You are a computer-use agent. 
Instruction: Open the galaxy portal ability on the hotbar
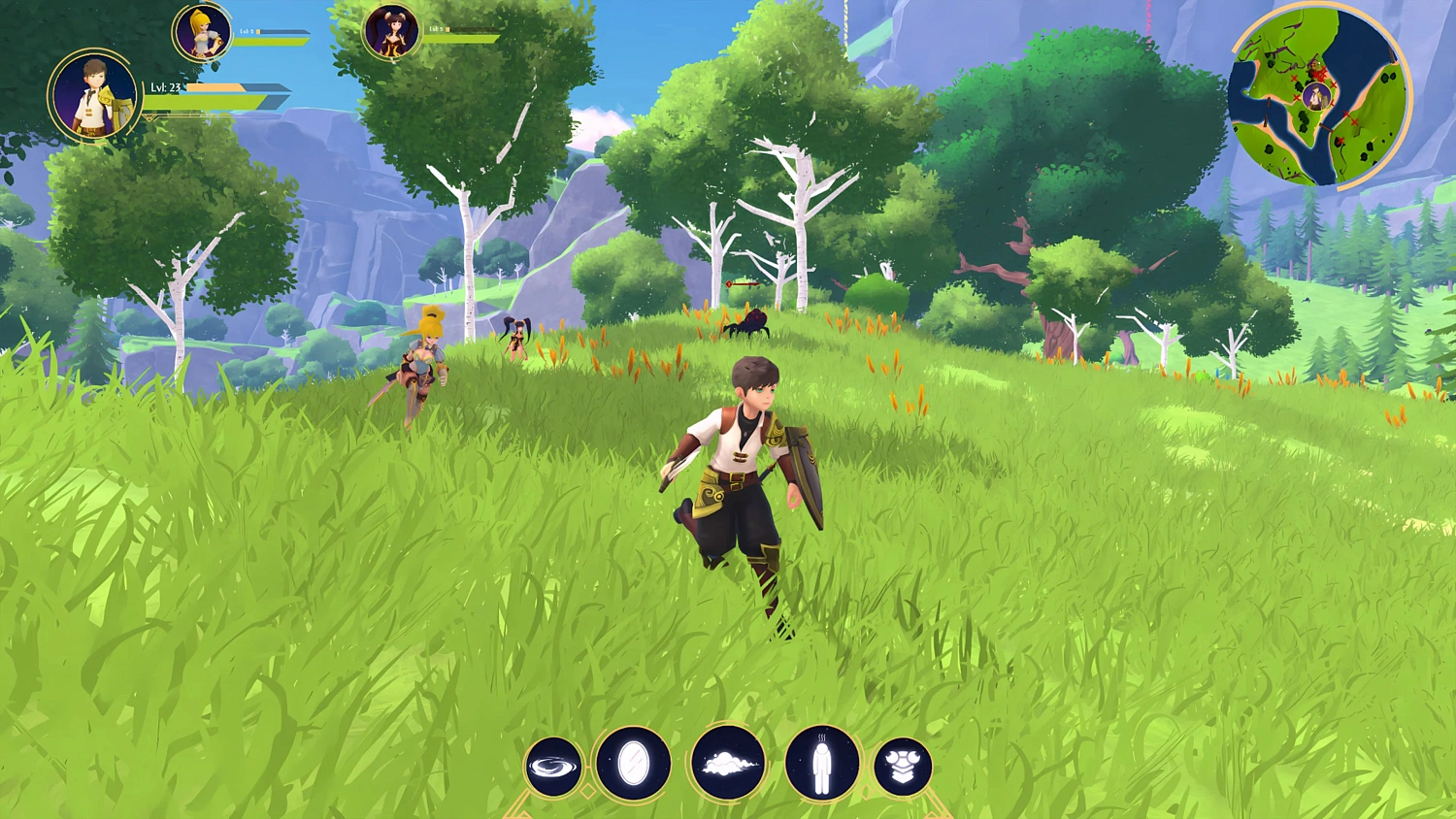553,768
